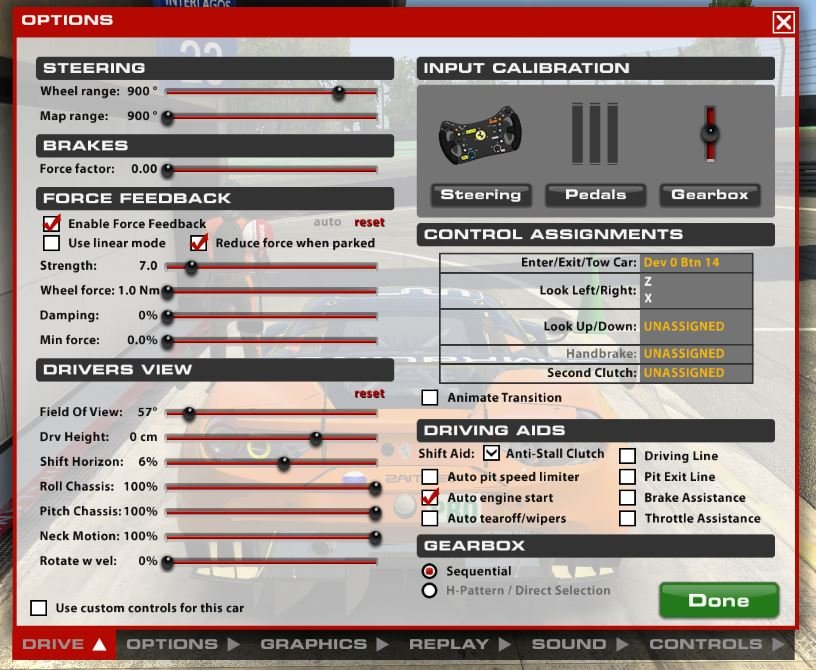Open Gearbox calibration
The height and width of the screenshot is (670, 816).
[x=710, y=195]
